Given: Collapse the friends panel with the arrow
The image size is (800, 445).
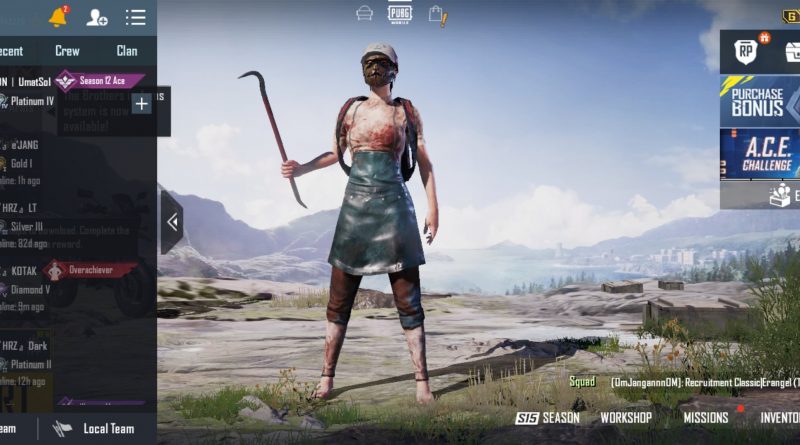Looking at the screenshot, I should (x=172, y=222).
